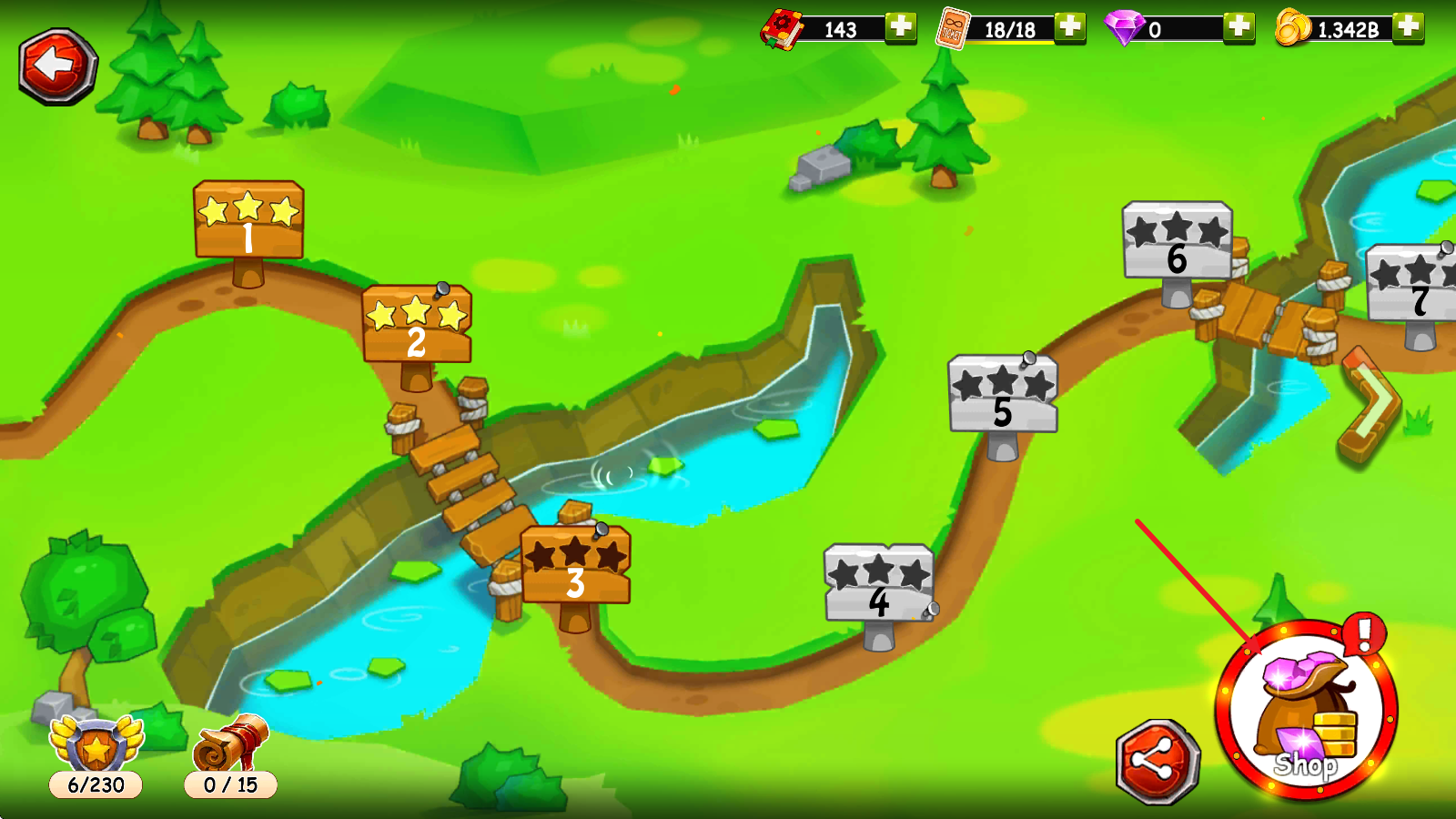This screenshot has height=819, width=1456.
Task: Add gold coins with the plus button
Action: point(1408,26)
